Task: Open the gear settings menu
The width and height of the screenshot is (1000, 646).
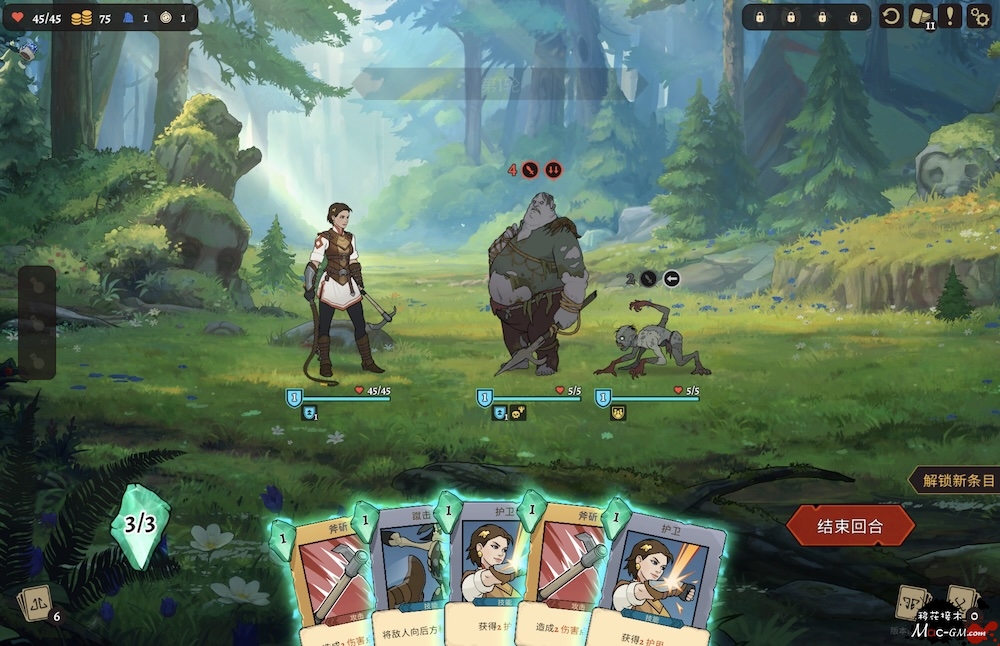Action: click(x=978, y=16)
